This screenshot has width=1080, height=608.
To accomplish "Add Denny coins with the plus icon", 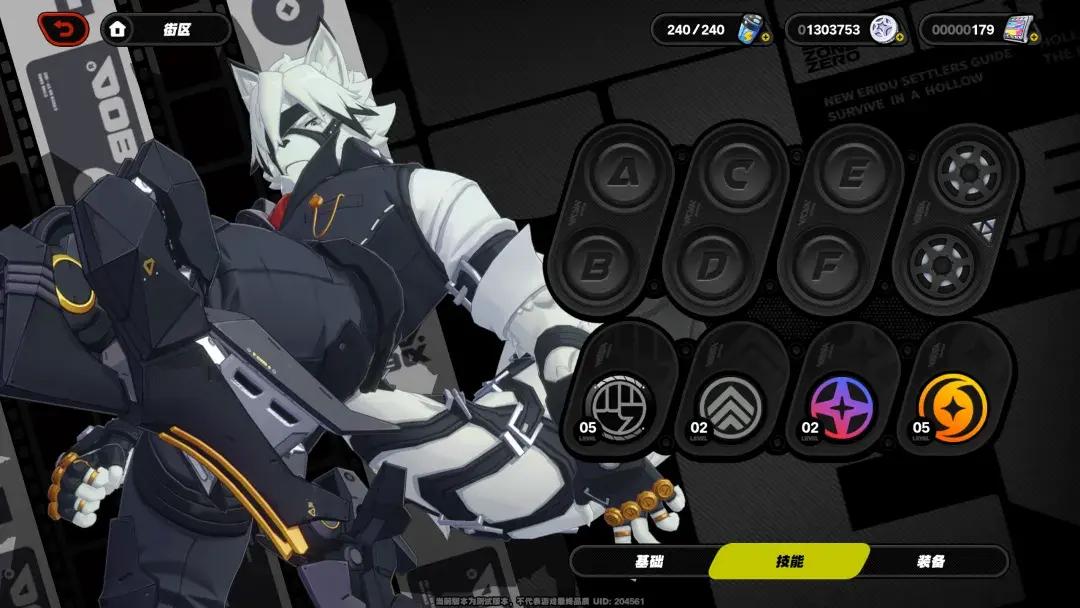I will (899, 39).
